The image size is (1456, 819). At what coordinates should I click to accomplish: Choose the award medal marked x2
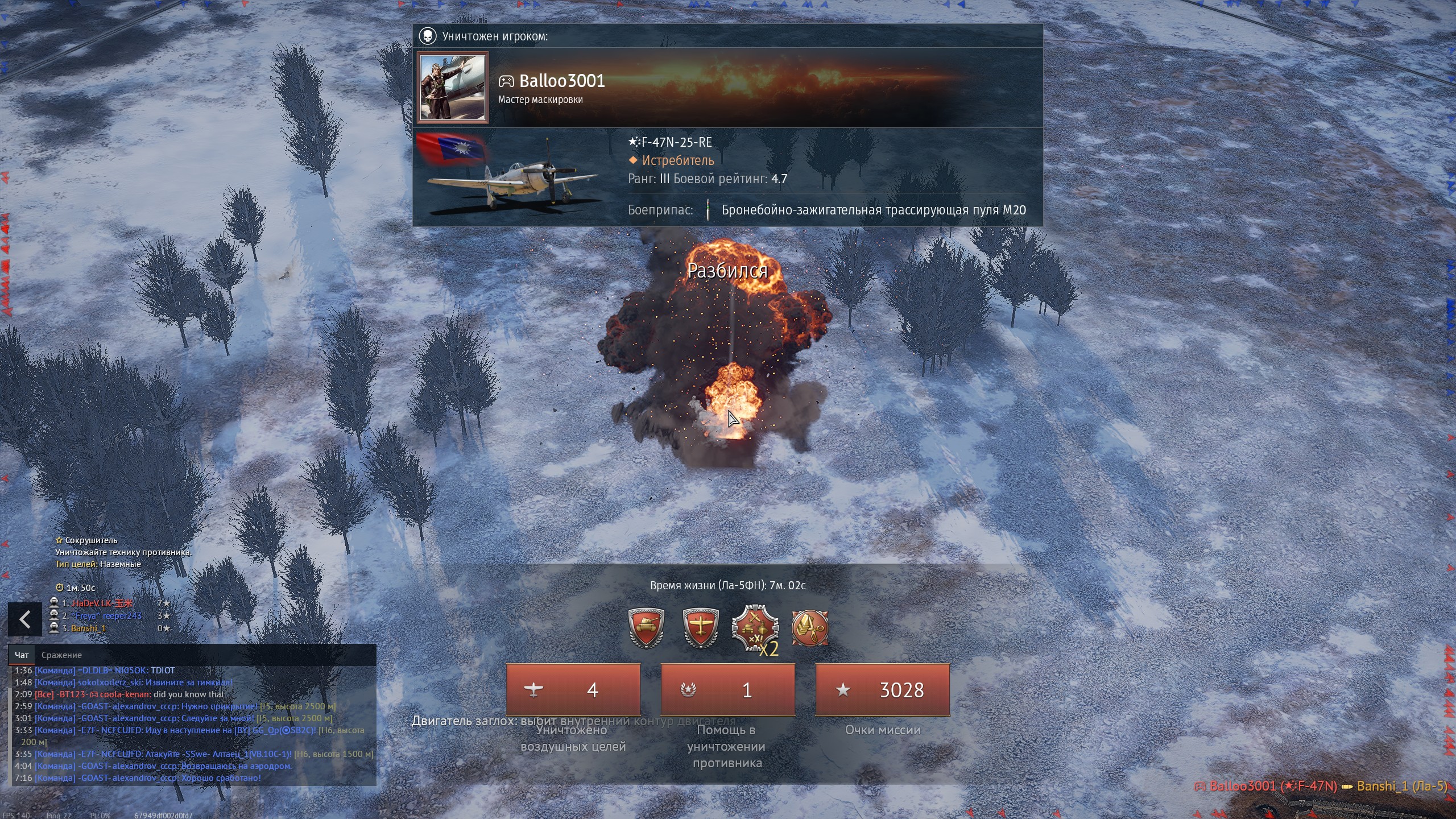[754, 629]
